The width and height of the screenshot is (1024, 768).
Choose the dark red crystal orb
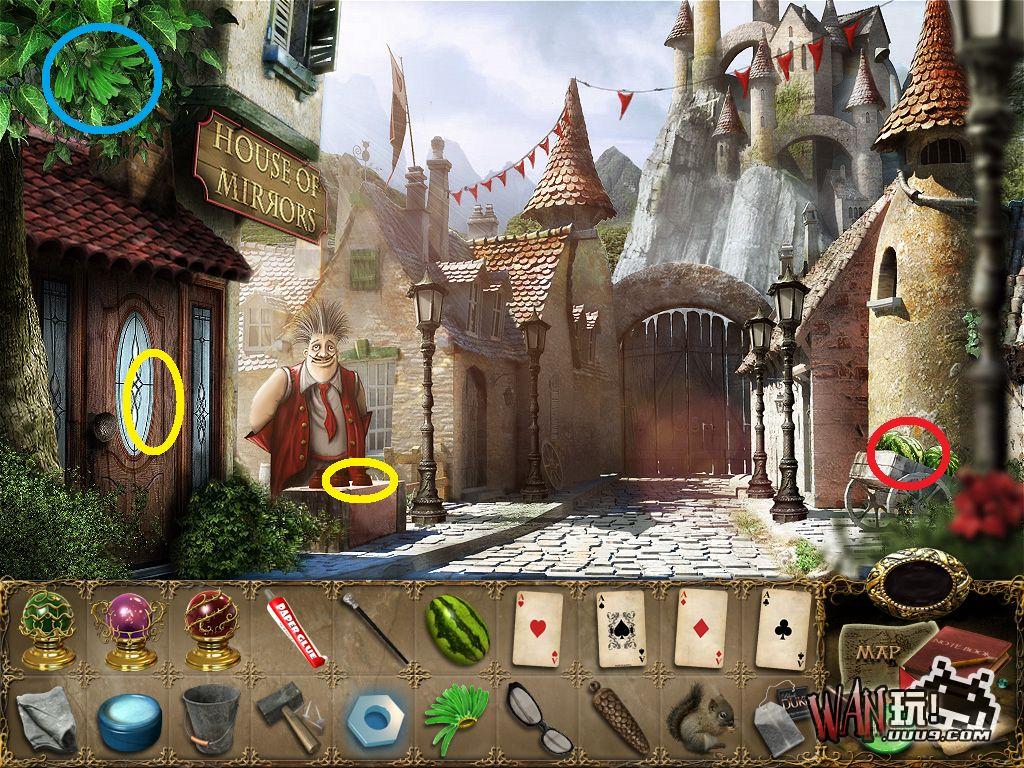click(x=212, y=628)
